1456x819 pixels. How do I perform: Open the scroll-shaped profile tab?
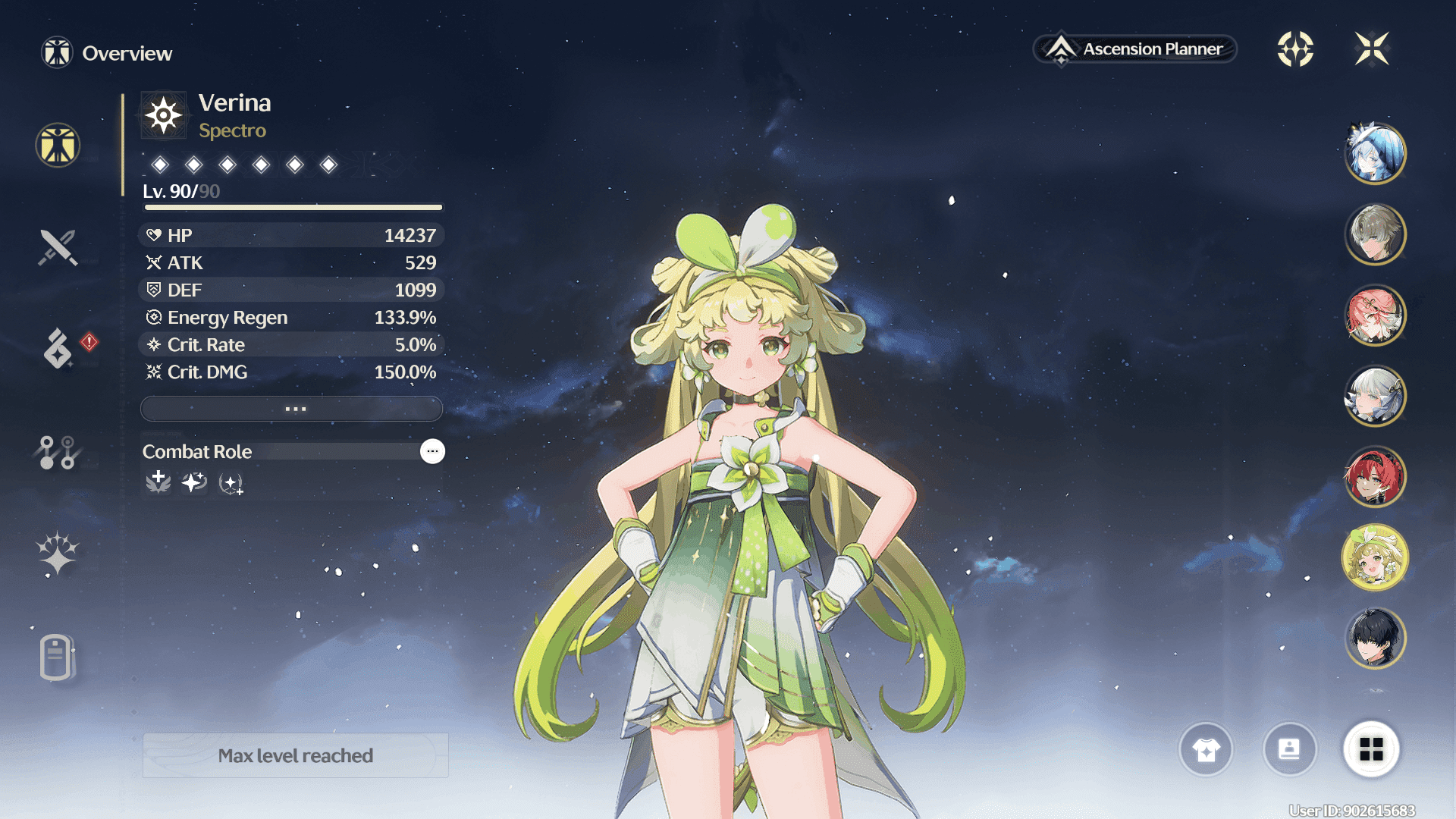click(x=57, y=657)
